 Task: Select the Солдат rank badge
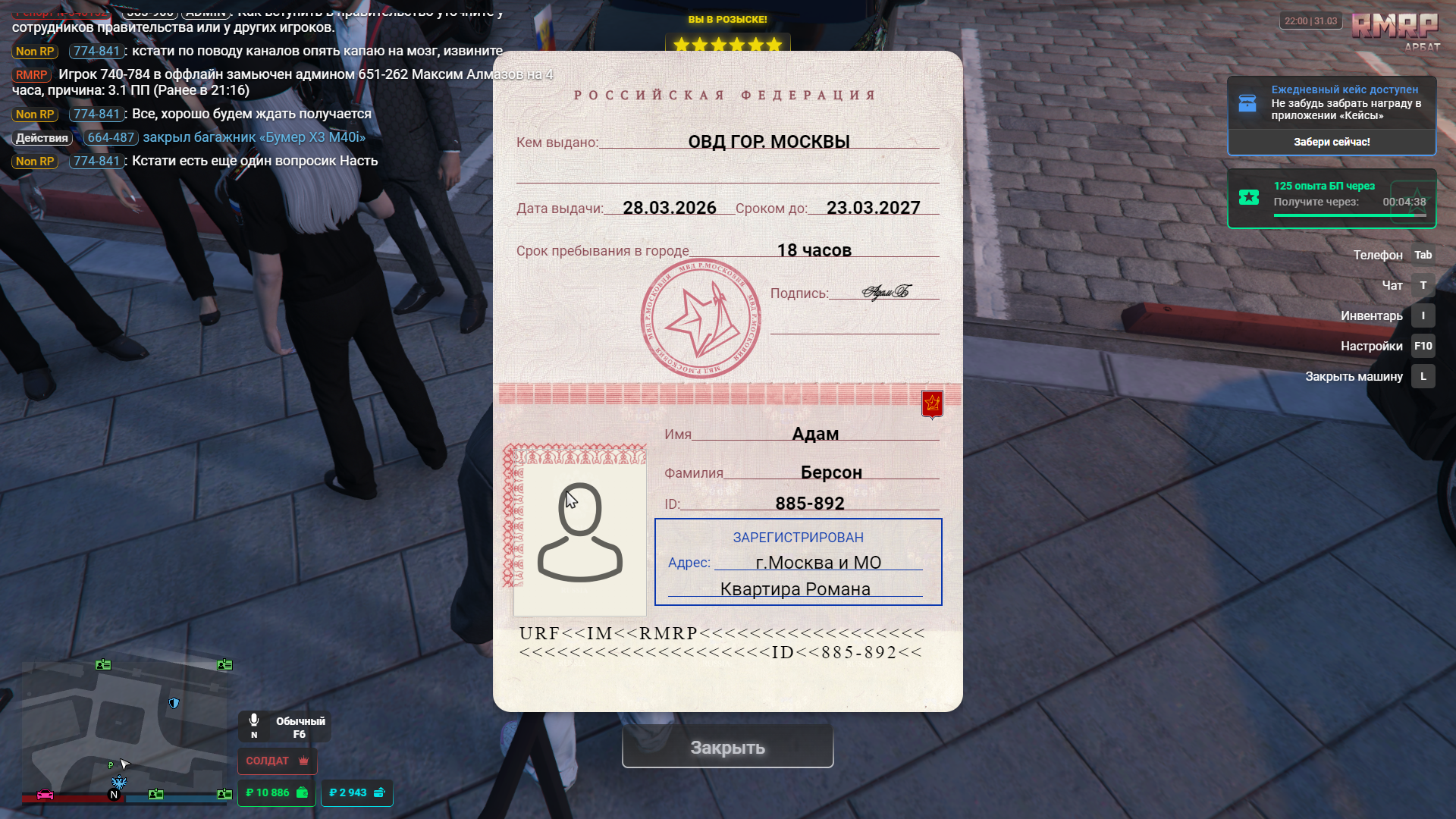(x=277, y=761)
